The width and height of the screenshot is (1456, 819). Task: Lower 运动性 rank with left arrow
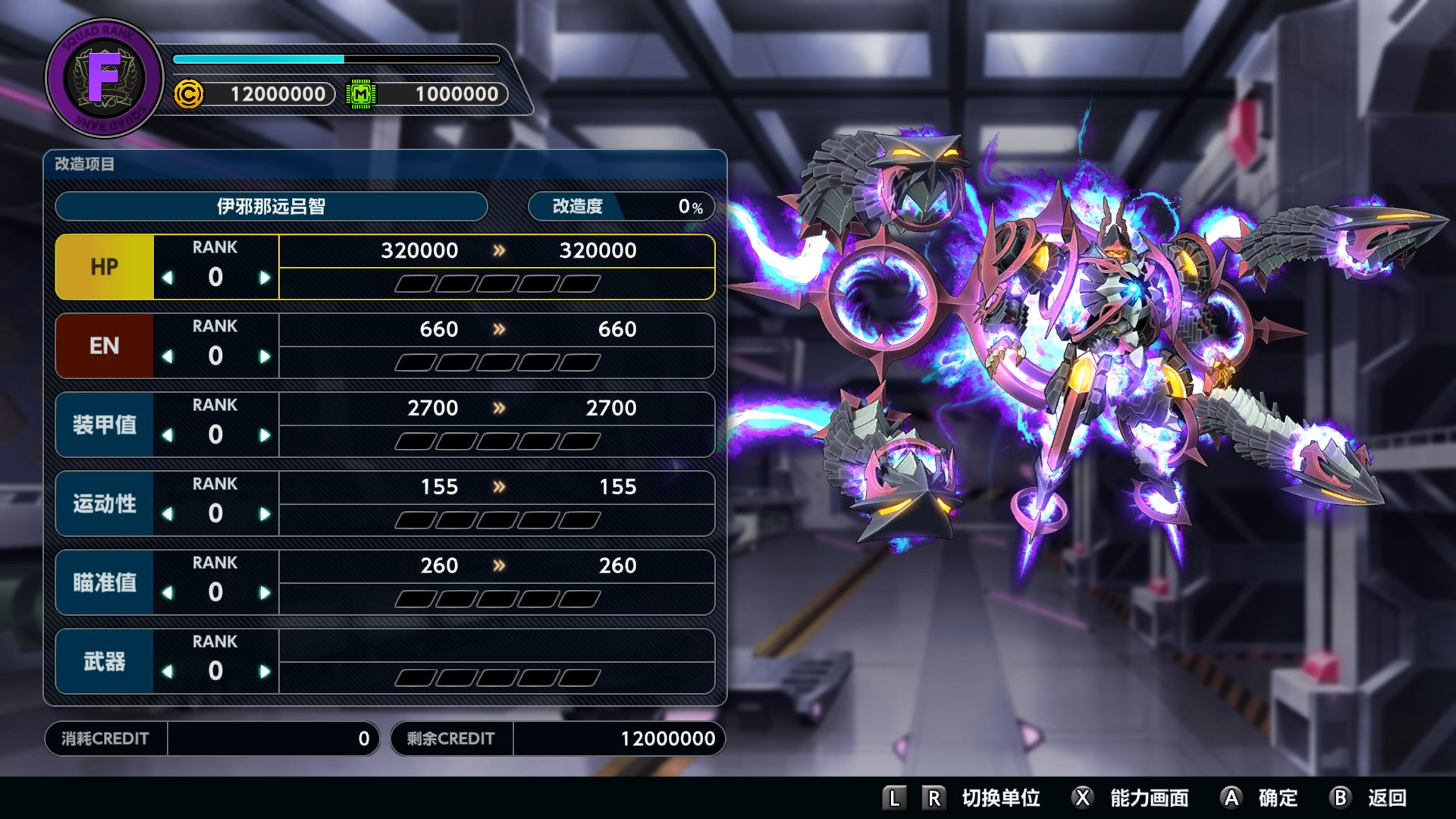168,514
